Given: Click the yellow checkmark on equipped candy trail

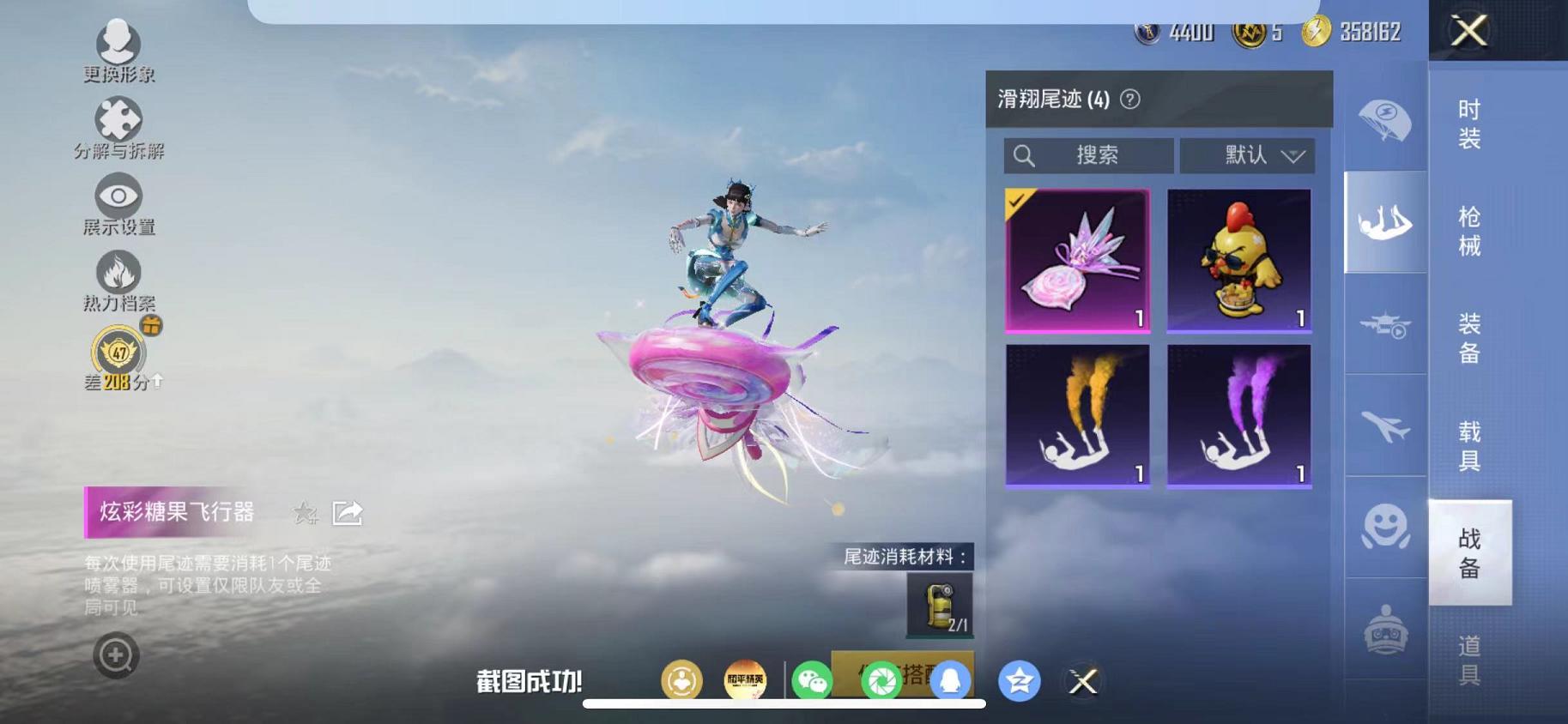Looking at the screenshot, I should point(1017,201).
